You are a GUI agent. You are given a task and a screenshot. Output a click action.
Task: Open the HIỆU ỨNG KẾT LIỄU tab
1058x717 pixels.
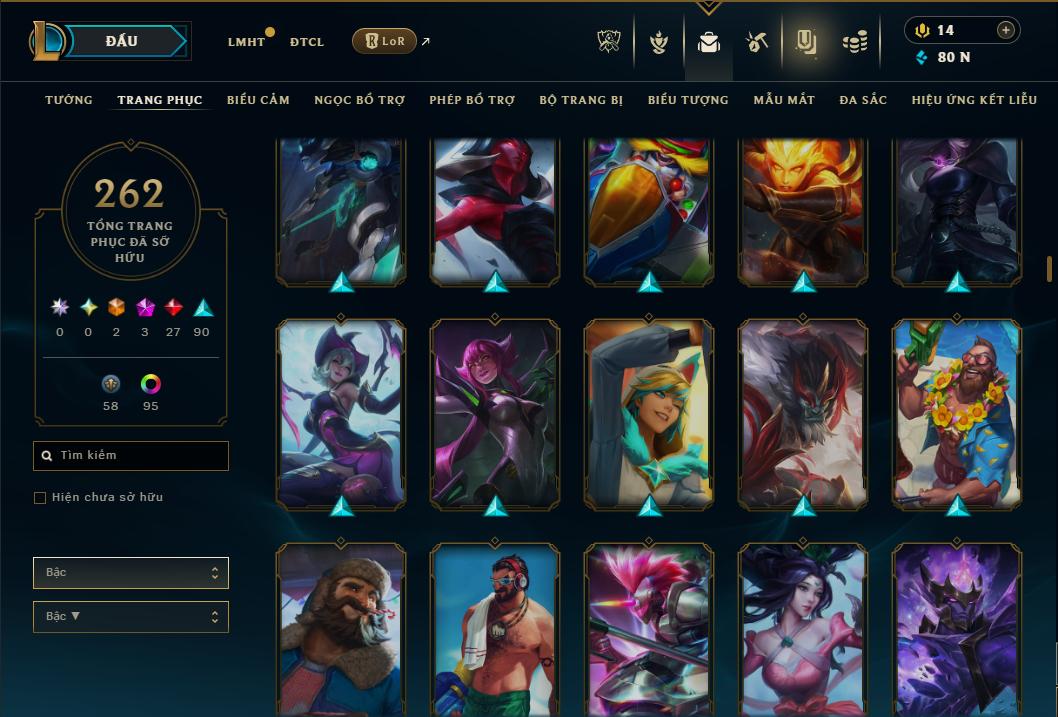tap(974, 100)
